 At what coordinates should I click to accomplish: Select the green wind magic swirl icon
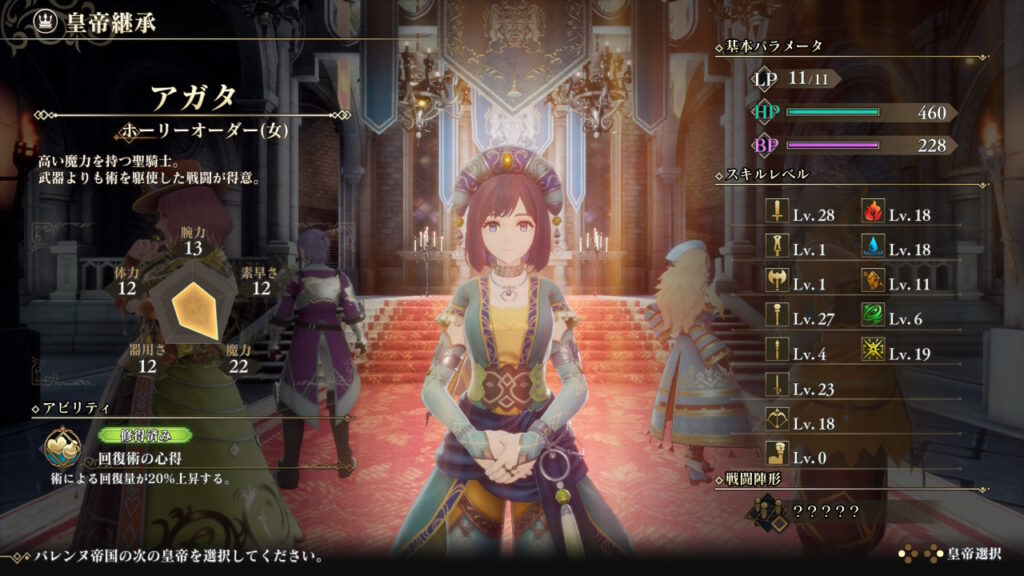tap(872, 315)
